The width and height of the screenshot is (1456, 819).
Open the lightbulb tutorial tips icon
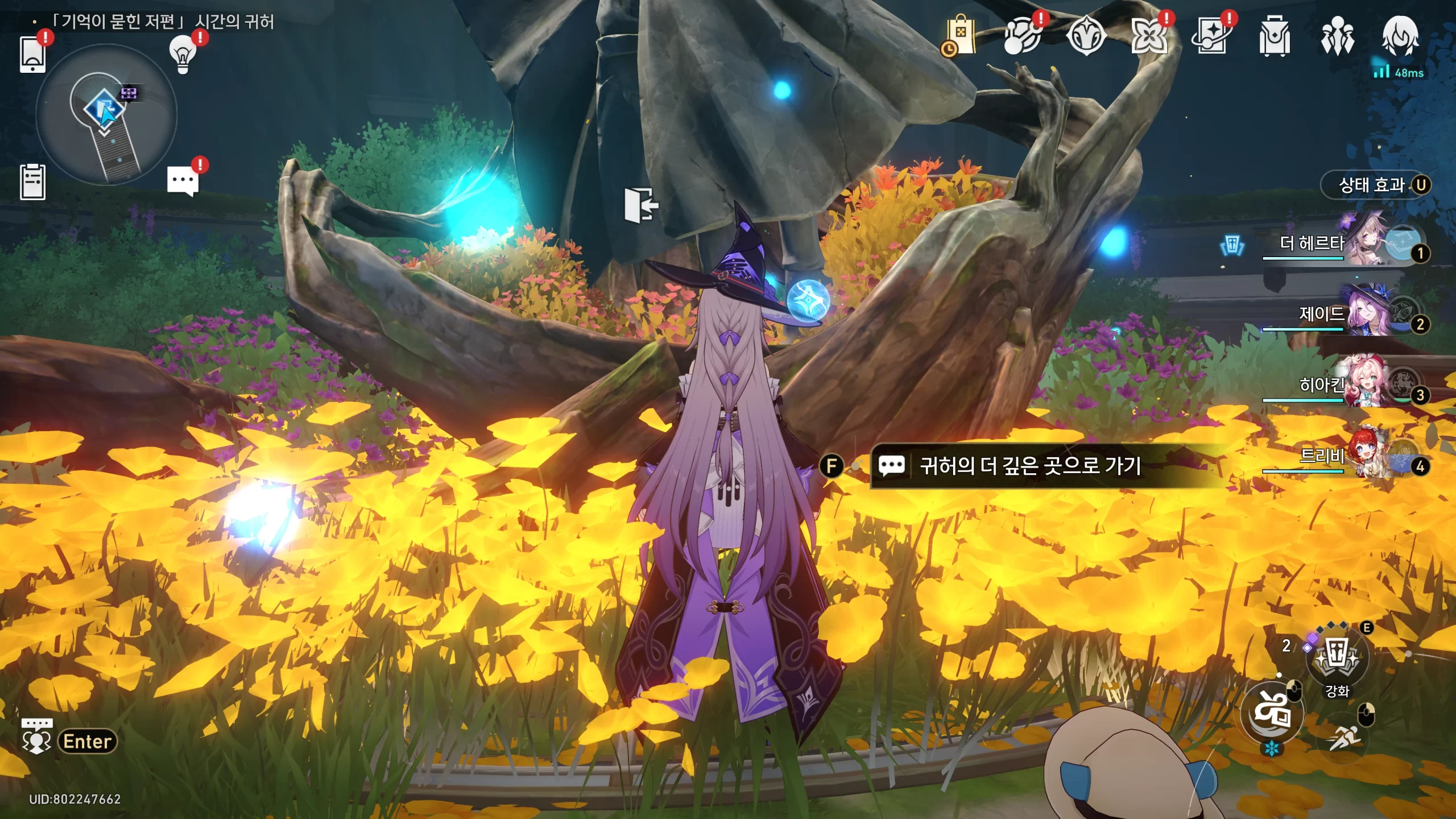click(183, 54)
